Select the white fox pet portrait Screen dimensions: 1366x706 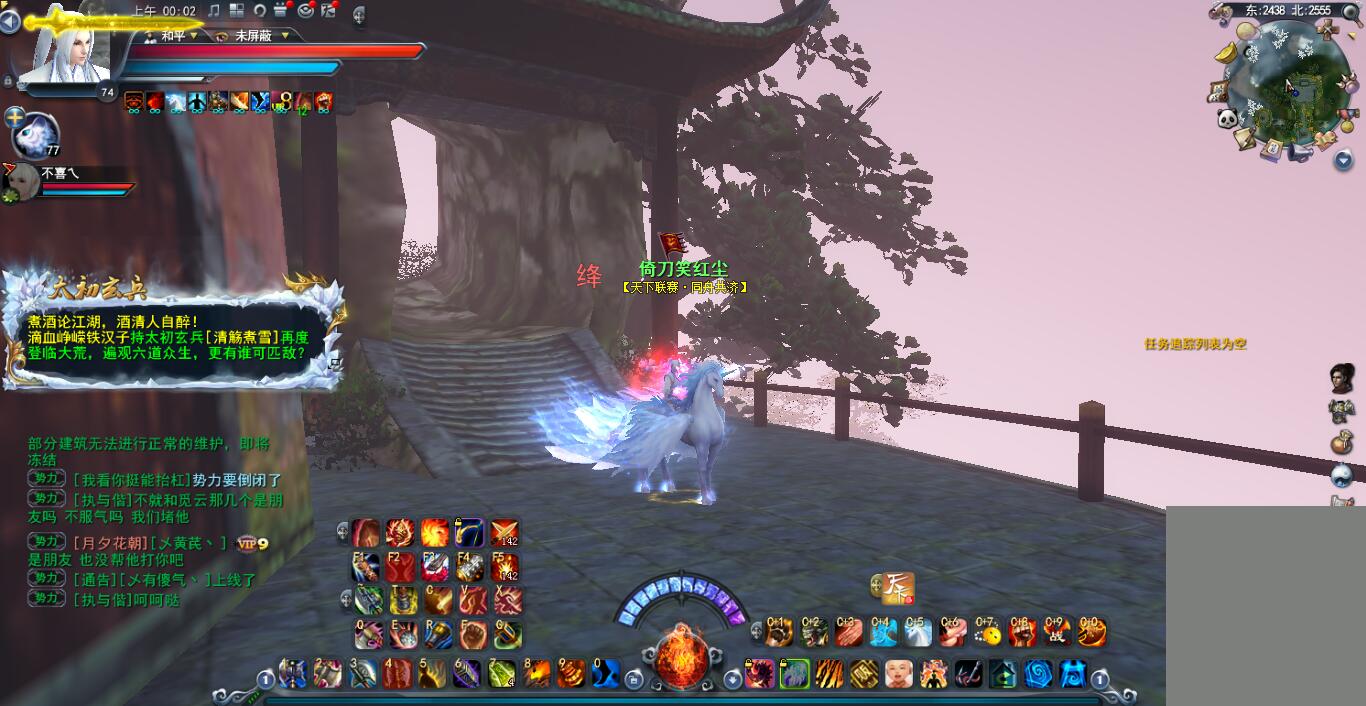point(36,135)
